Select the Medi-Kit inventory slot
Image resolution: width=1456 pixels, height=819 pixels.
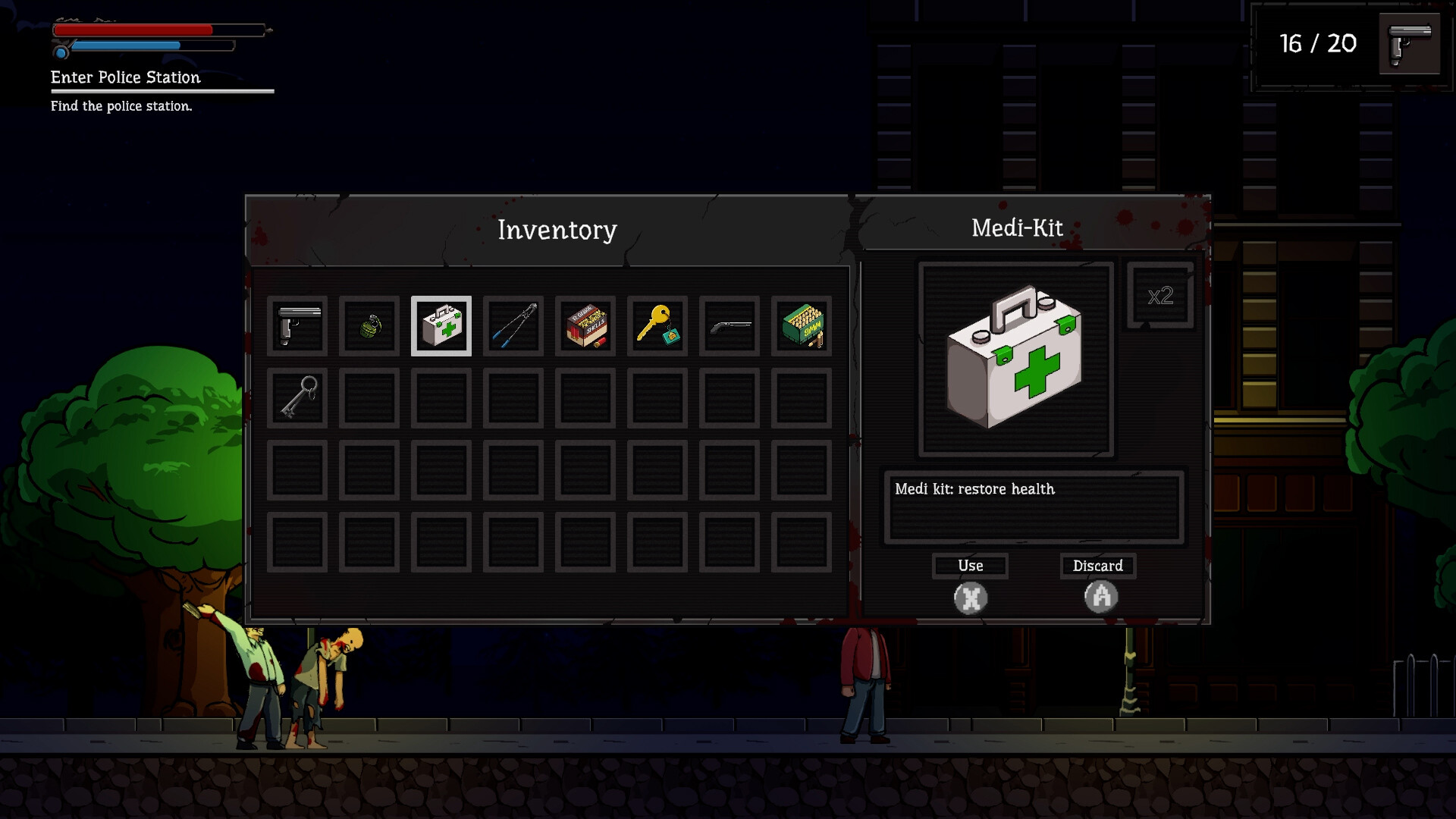[x=441, y=326]
